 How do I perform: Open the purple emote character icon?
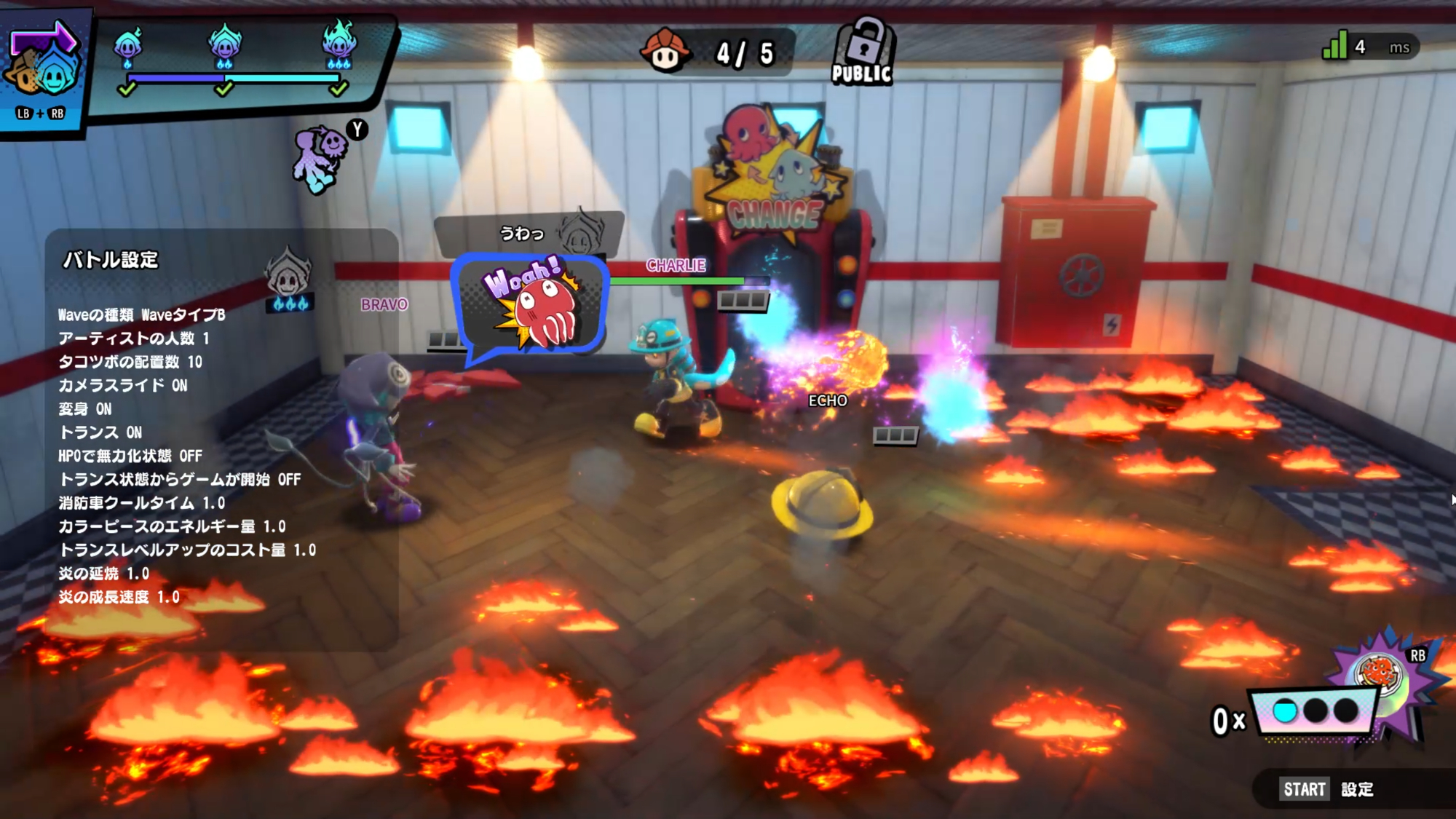[321, 159]
